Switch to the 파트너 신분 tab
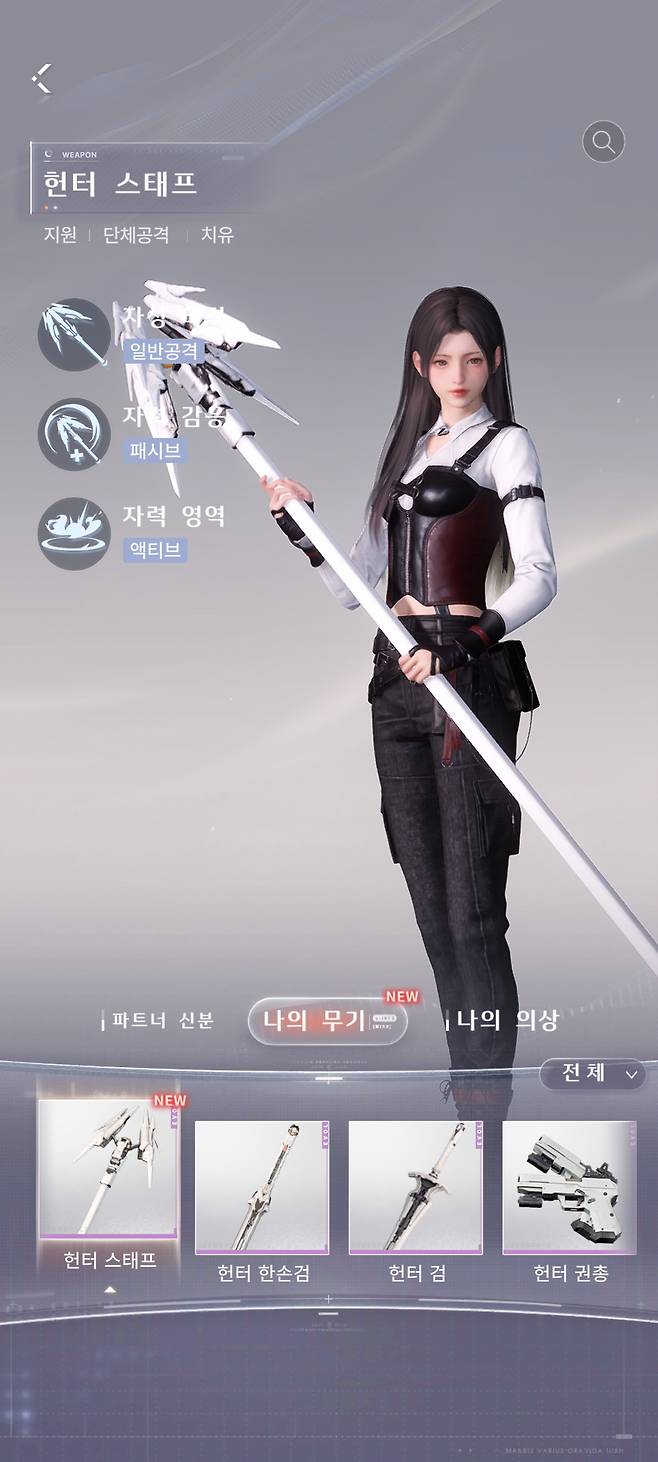This screenshot has height=1462, width=658. (x=162, y=1021)
